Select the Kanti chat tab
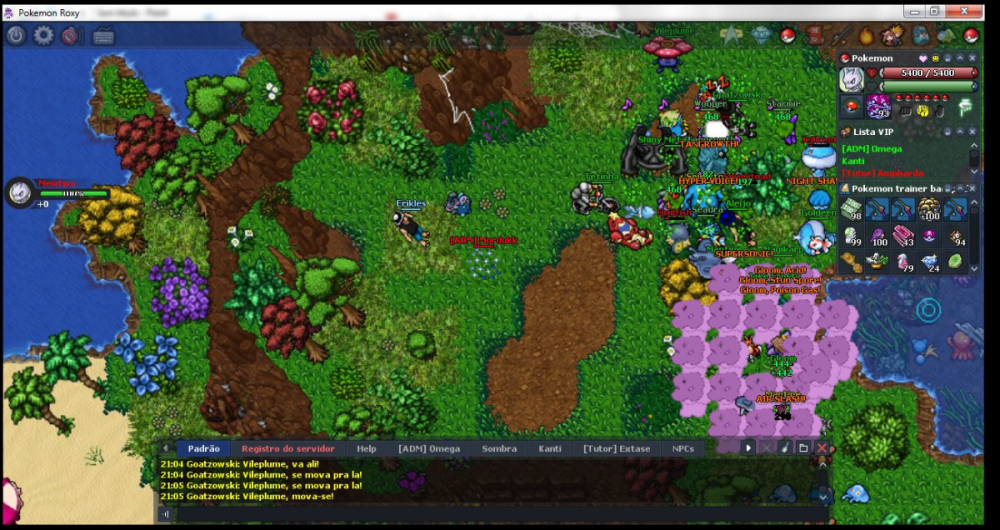This screenshot has height=530, width=1000. point(550,449)
